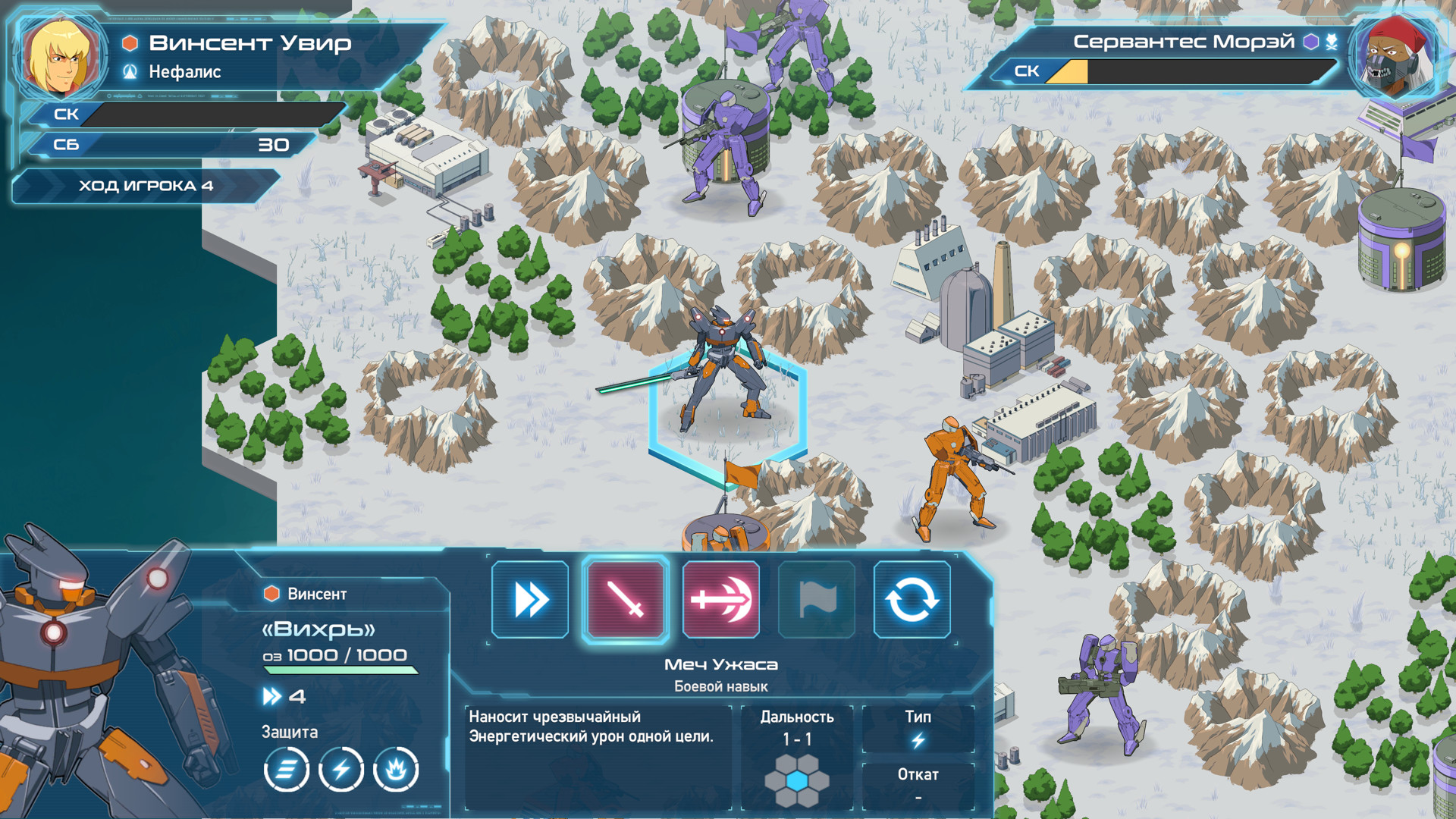Click the circular rotation/end action icon
This screenshot has width=1456, height=819.
click(x=912, y=599)
